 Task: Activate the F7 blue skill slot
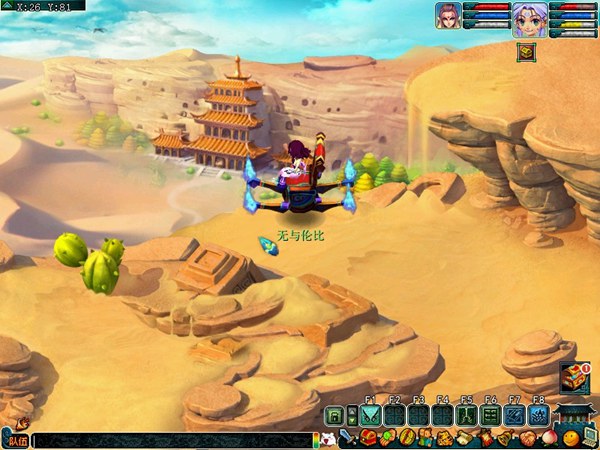click(514, 416)
